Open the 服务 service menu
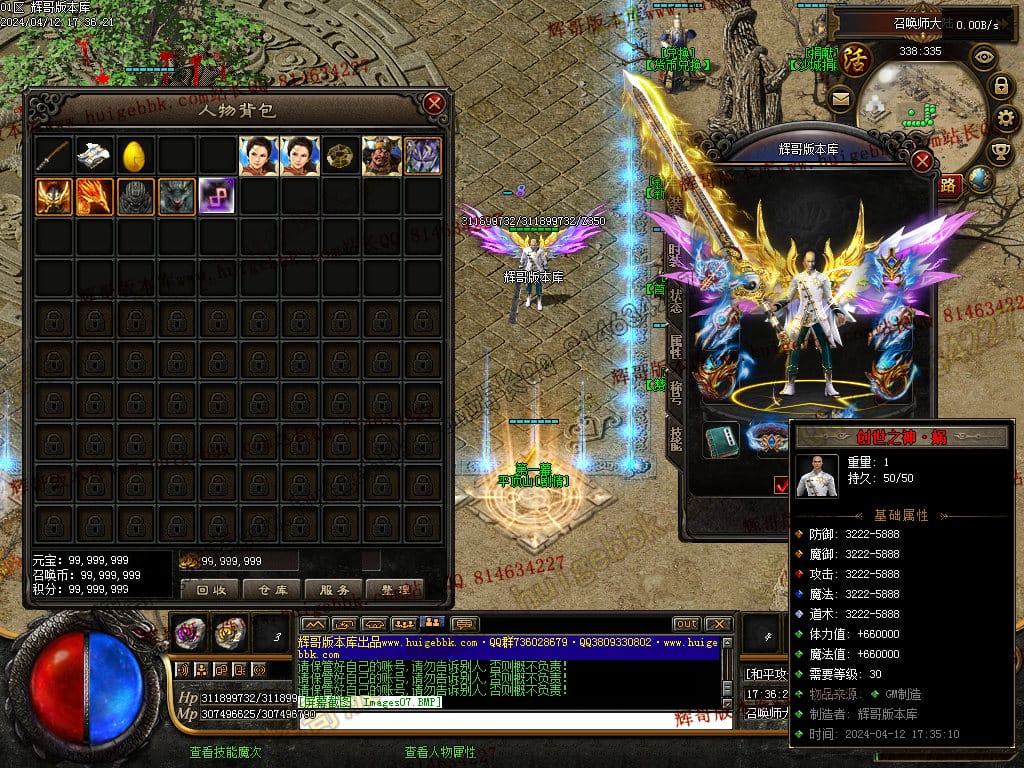The image size is (1024, 768). pos(333,590)
